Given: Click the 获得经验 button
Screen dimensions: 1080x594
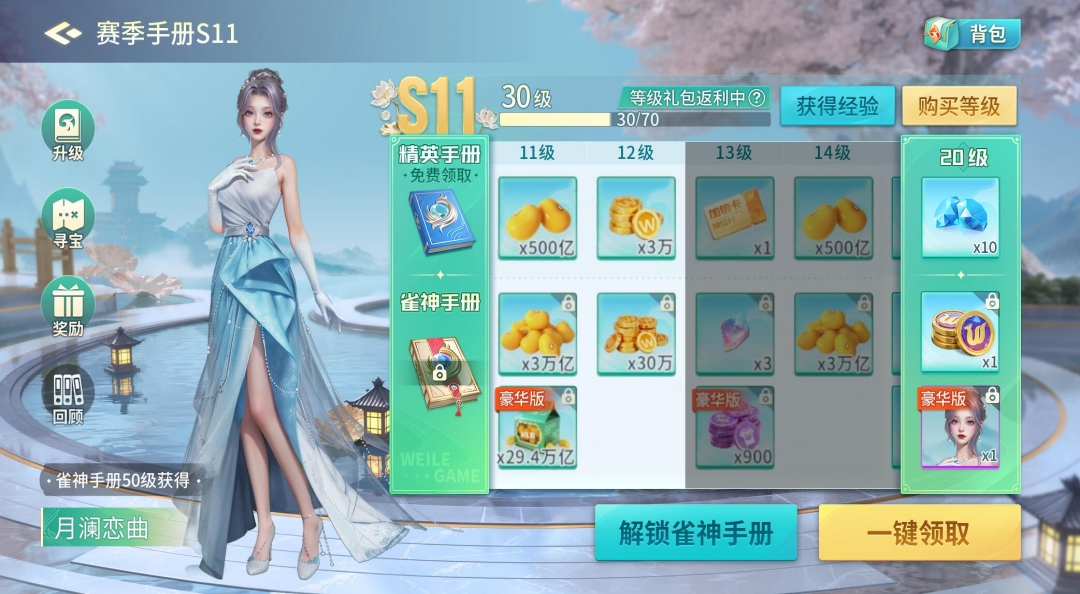Looking at the screenshot, I should click(x=837, y=106).
